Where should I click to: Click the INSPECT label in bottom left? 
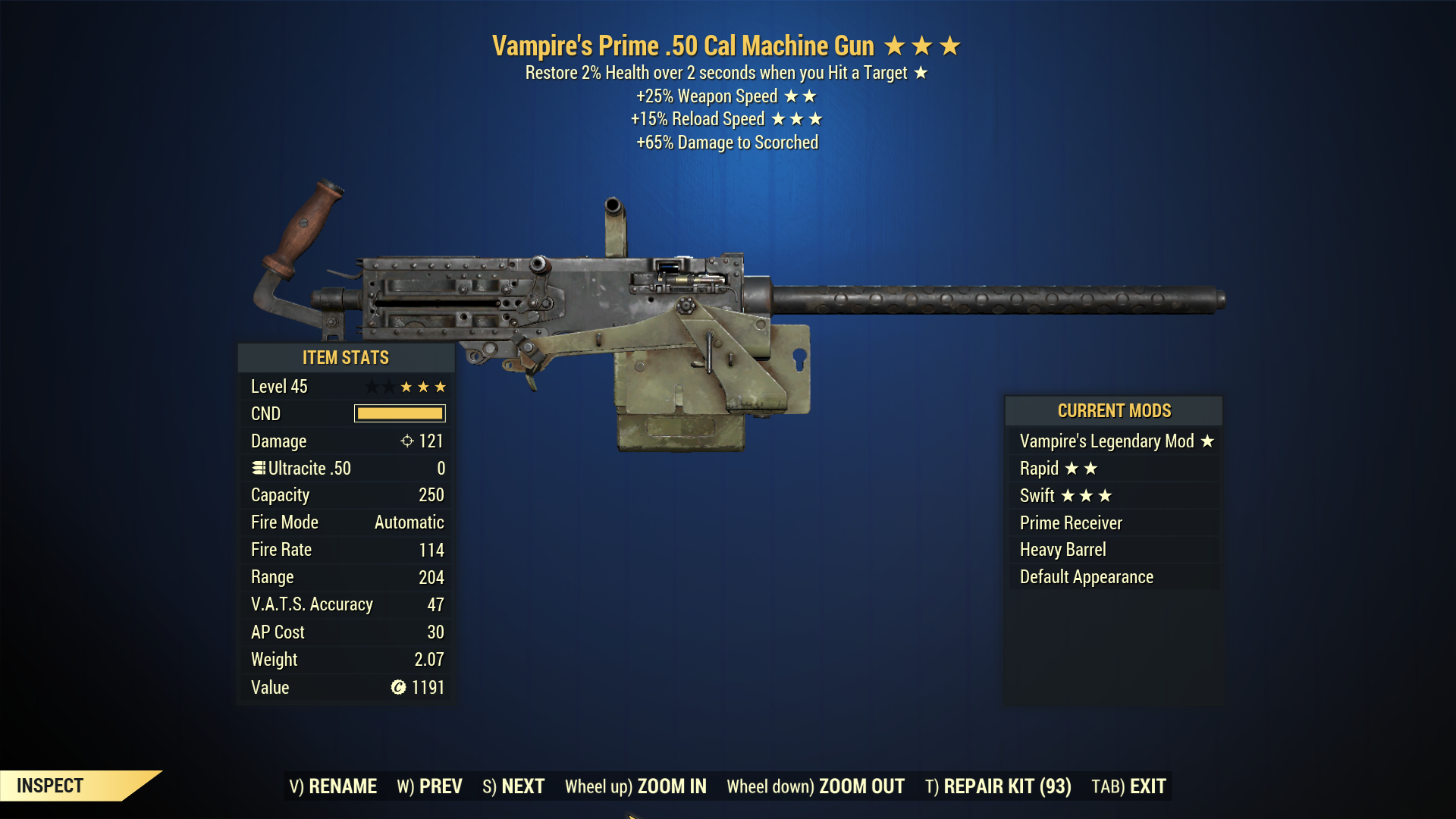coord(50,786)
